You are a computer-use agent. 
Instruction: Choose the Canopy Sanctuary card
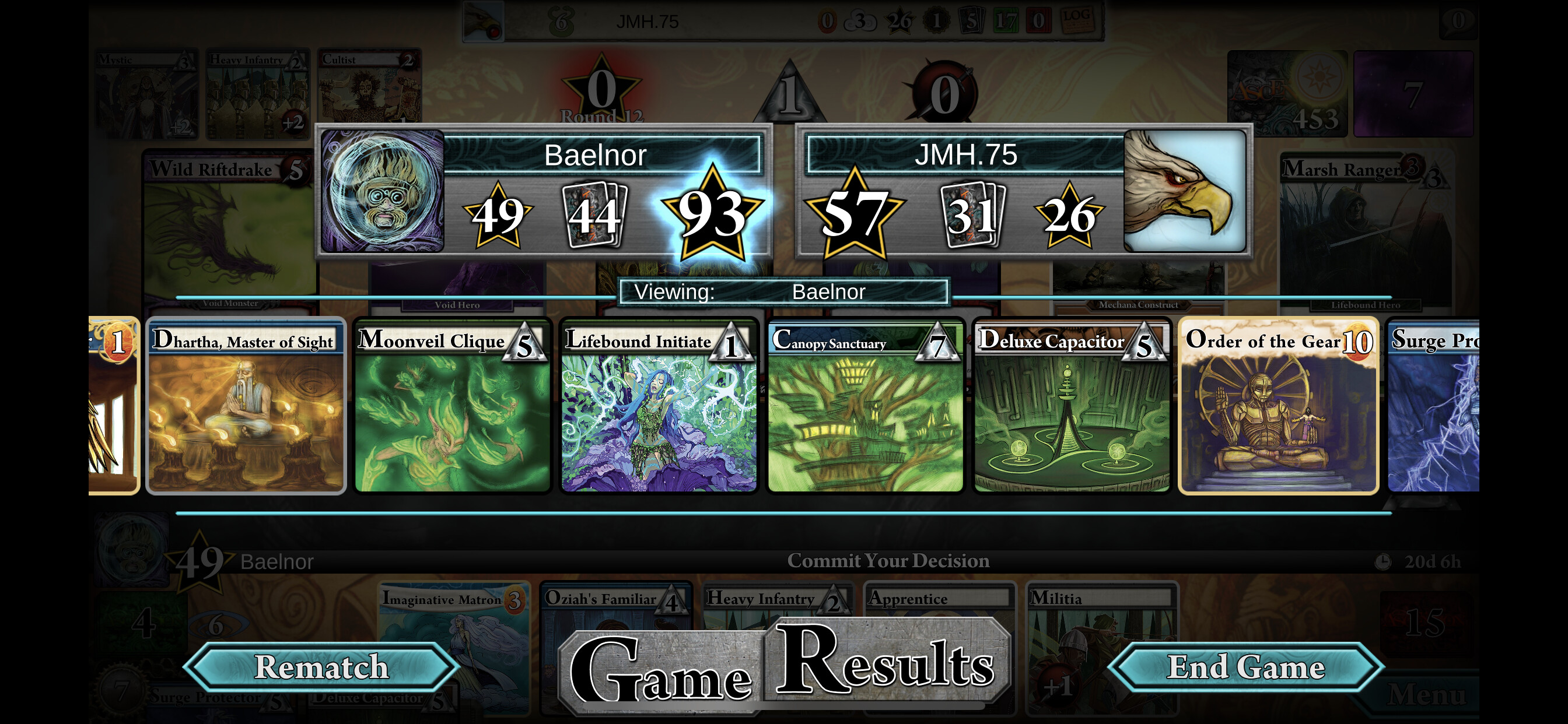click(865, 406)
